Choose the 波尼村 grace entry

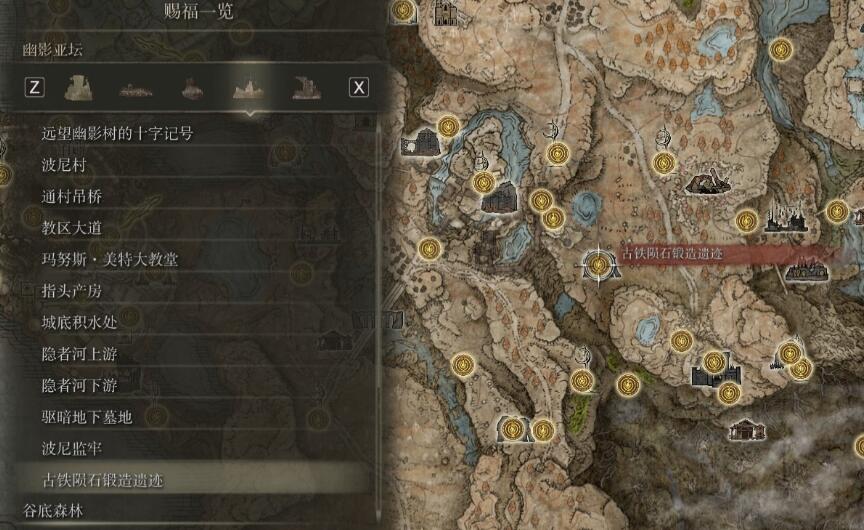64,165
